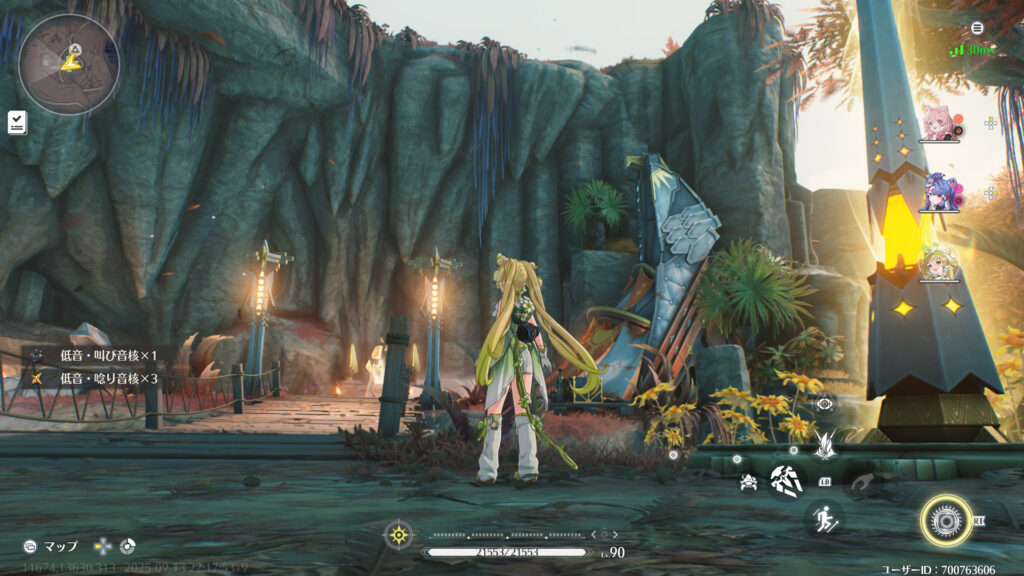The height and width of the screenshot is (576, 1024).
Task: Activate the running figure sprint icon
Action: (823, 518)
